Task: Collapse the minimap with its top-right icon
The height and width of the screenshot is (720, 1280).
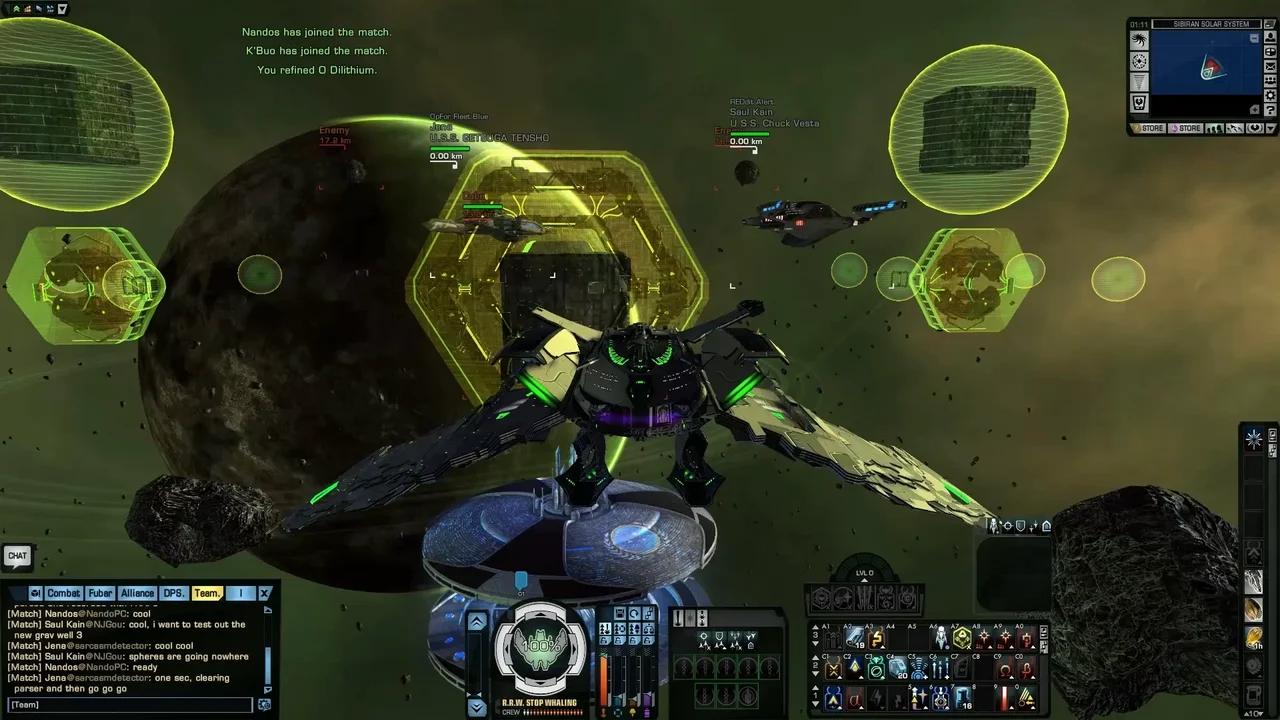Action: (x=1268, y=23)
